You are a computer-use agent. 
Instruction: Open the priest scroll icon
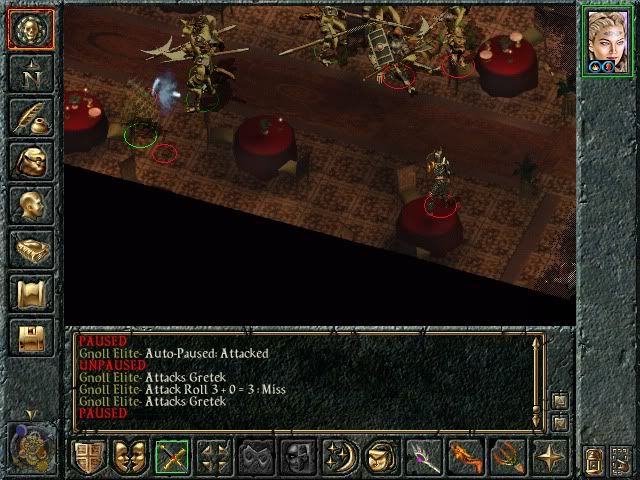pyautogui.click(x=30, y=292)
